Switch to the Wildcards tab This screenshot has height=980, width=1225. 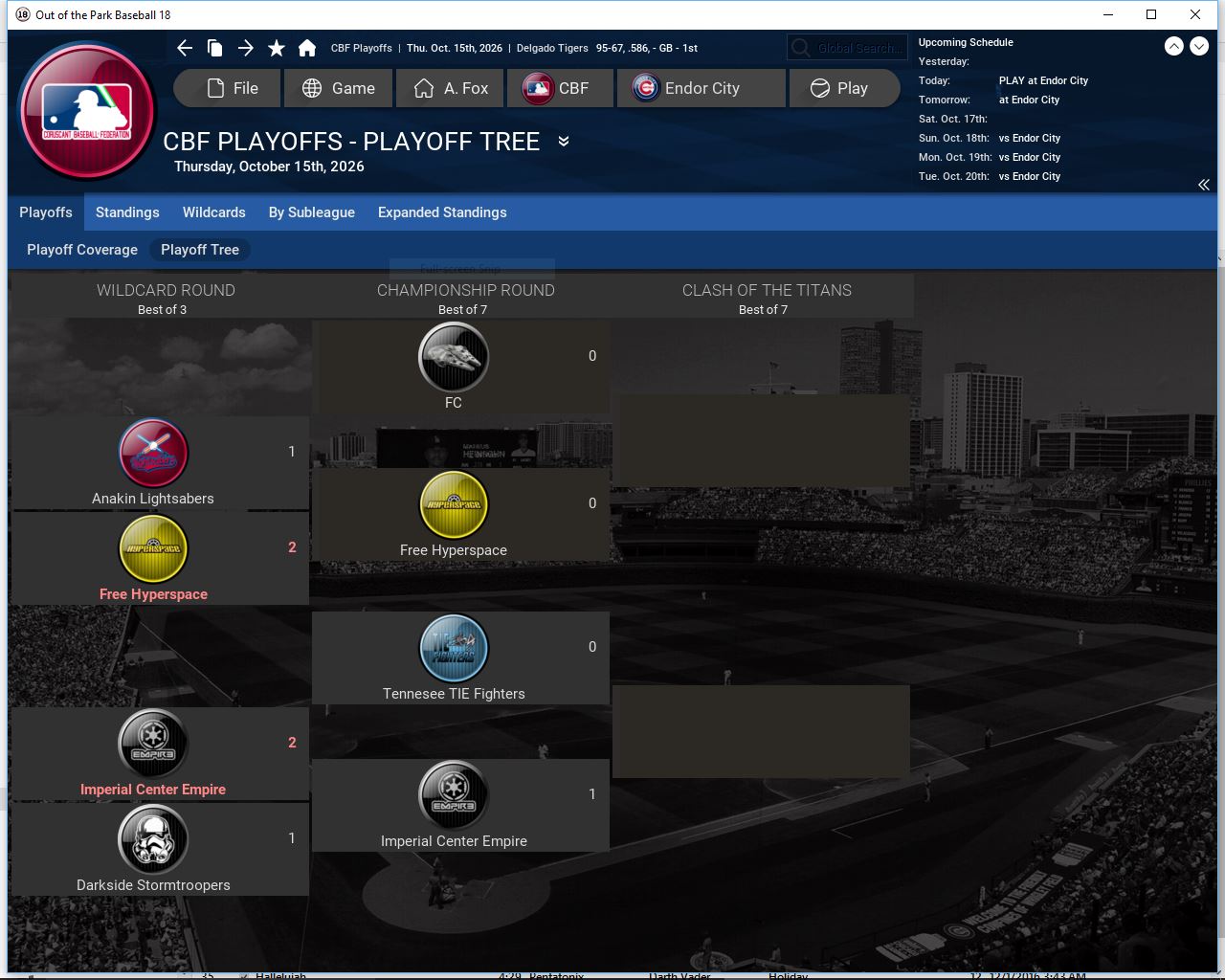pyautogui.click(x=214, y=212)
